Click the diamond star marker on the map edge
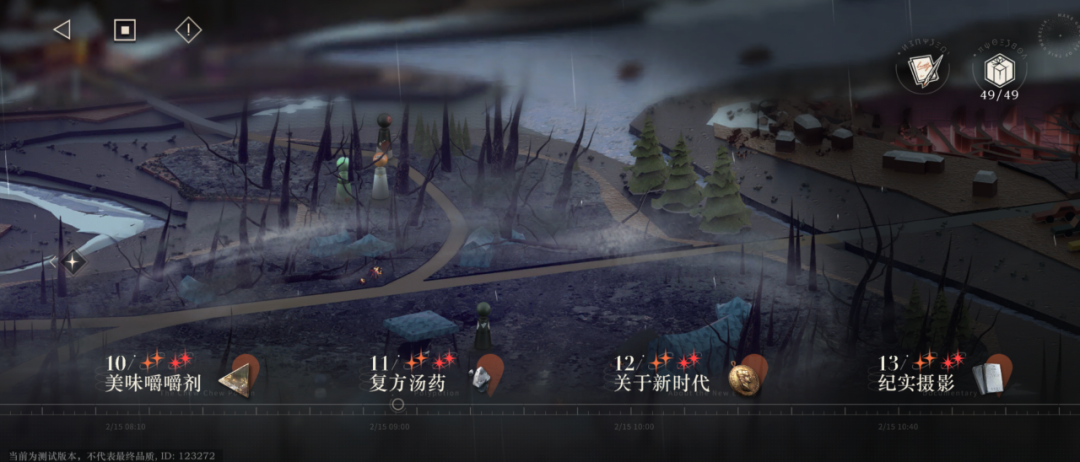 pyautogui.click(x=74, y=262)
